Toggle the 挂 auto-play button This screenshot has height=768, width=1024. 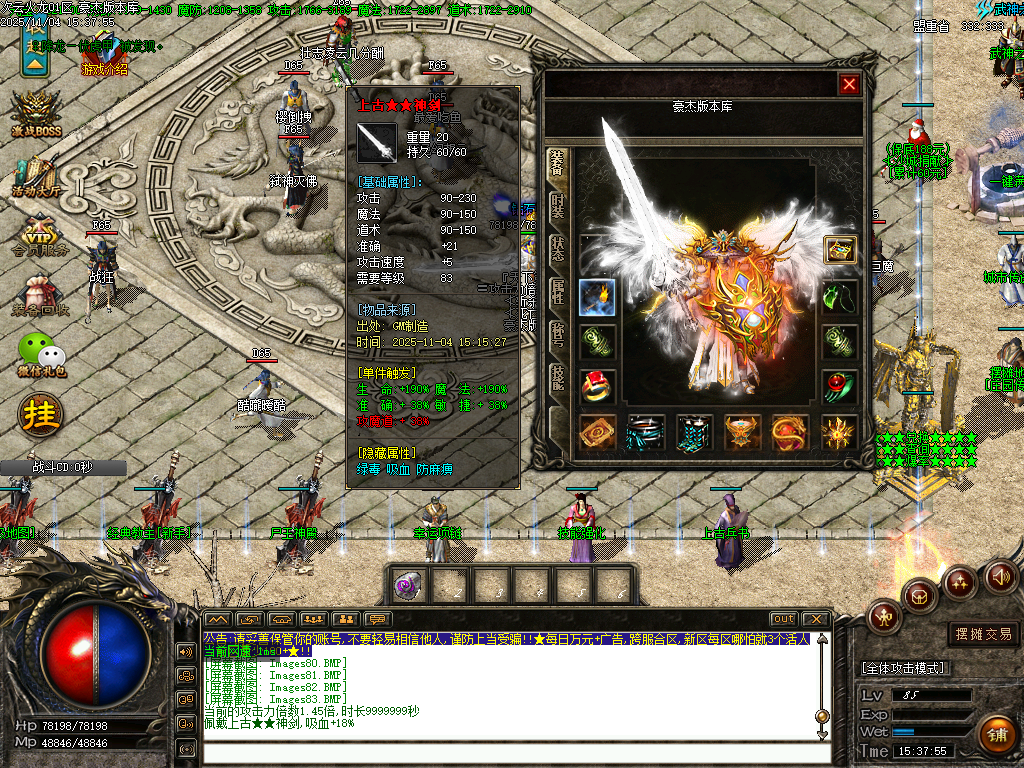pyautogui.click(x=40, y=413)
